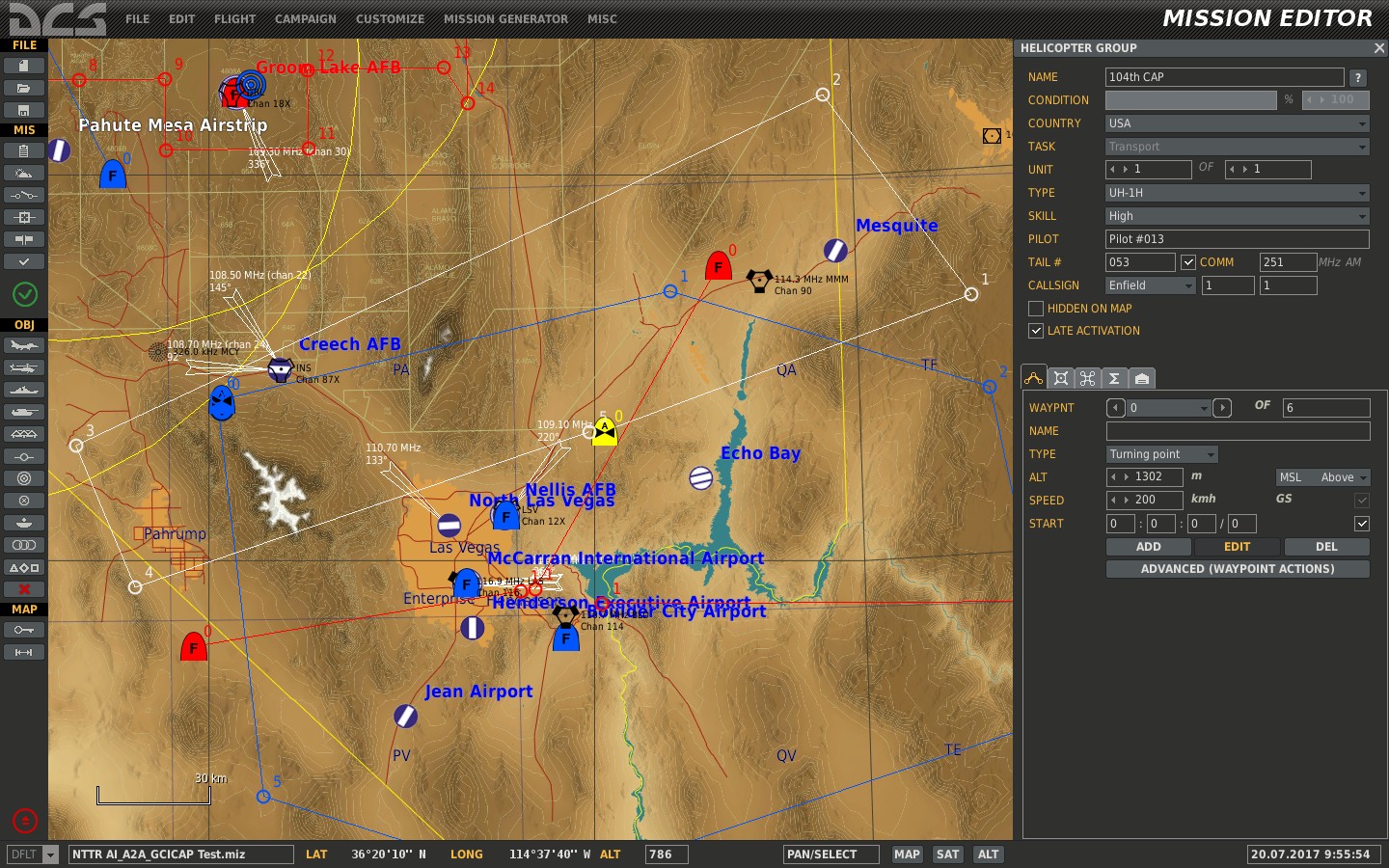Enable the HIDDEN ON MAP checkbox
This screenshot has height=868, width=1389.
pyautogui.click(x=1036, y=308)
